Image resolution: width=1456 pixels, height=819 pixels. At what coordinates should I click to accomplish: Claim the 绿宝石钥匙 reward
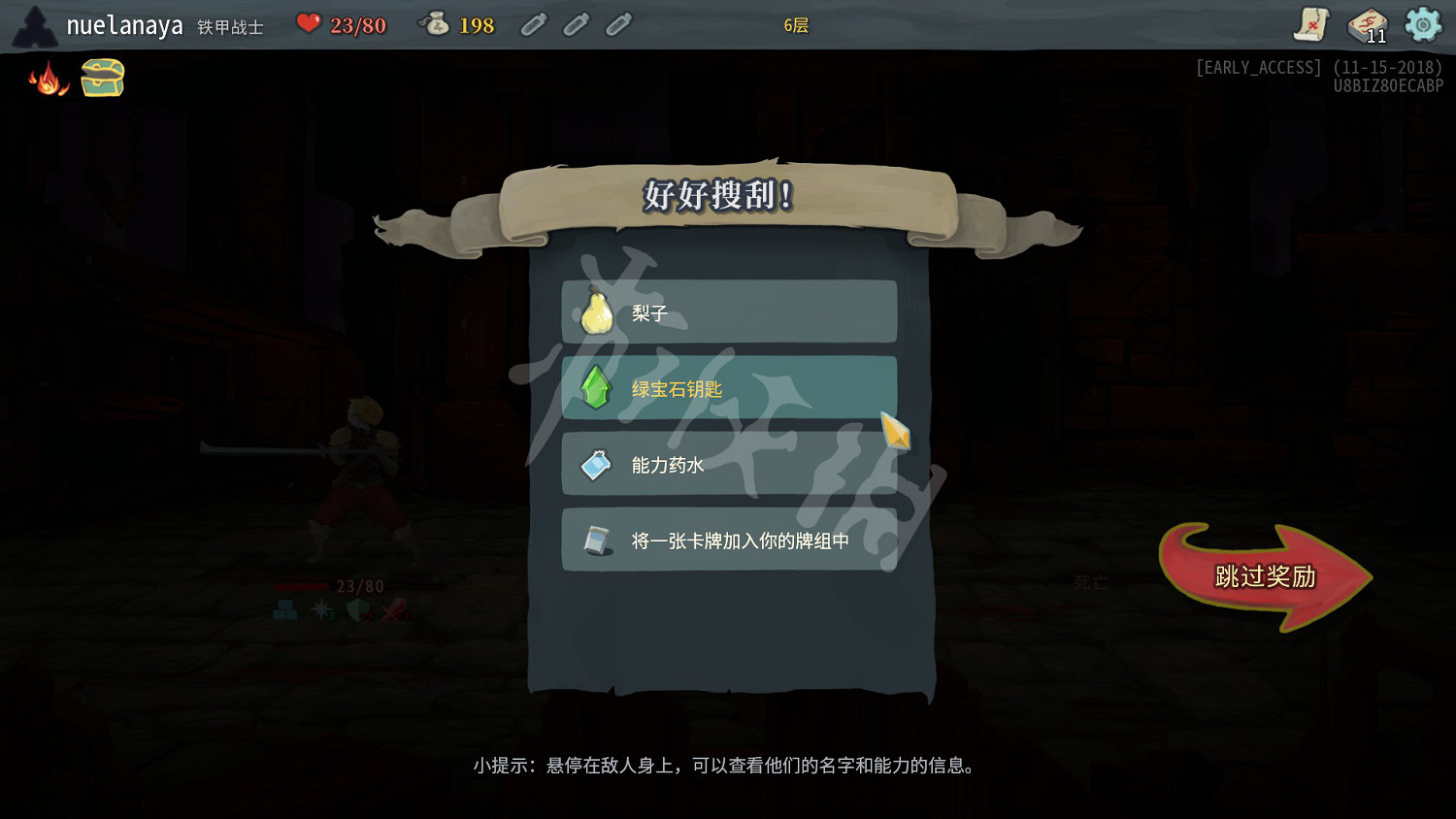[x=728, y=387]
